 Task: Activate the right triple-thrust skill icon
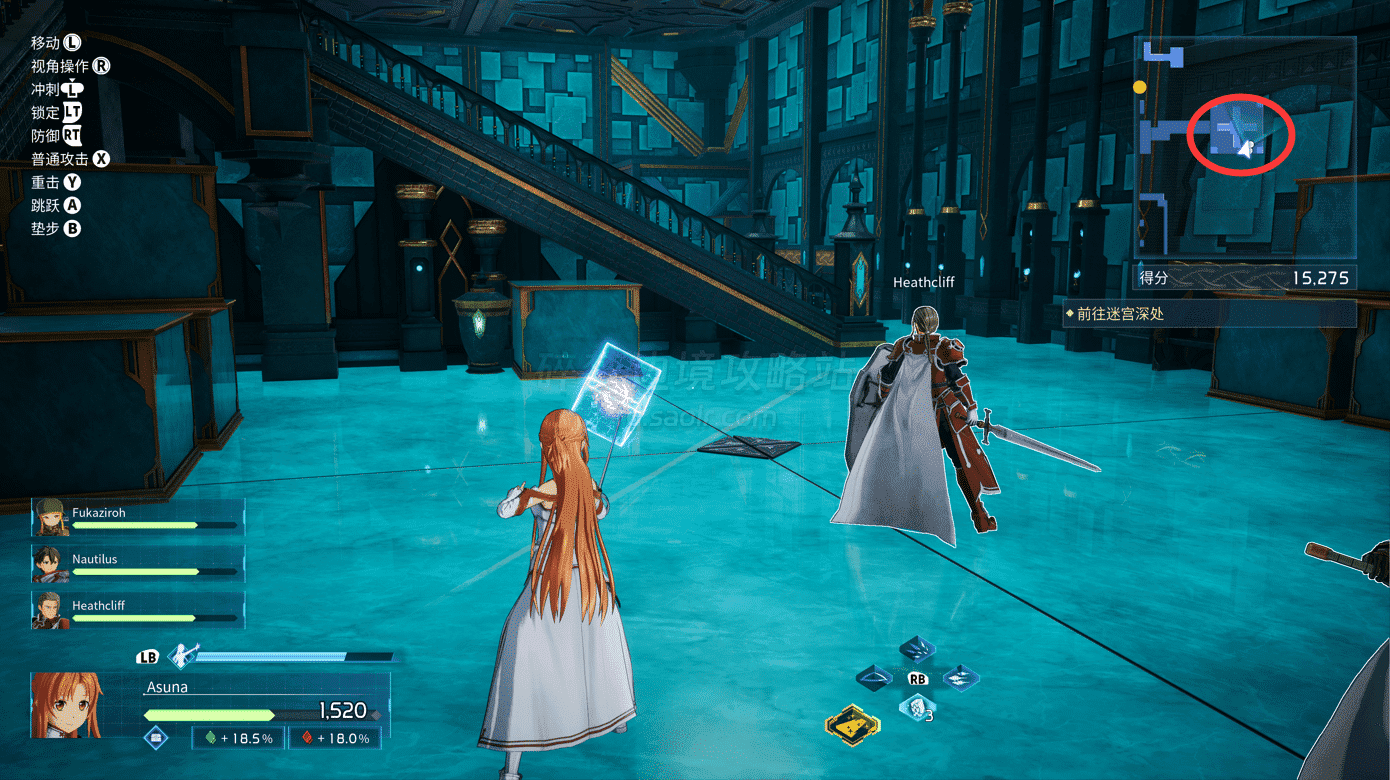(x=960, y=678)
